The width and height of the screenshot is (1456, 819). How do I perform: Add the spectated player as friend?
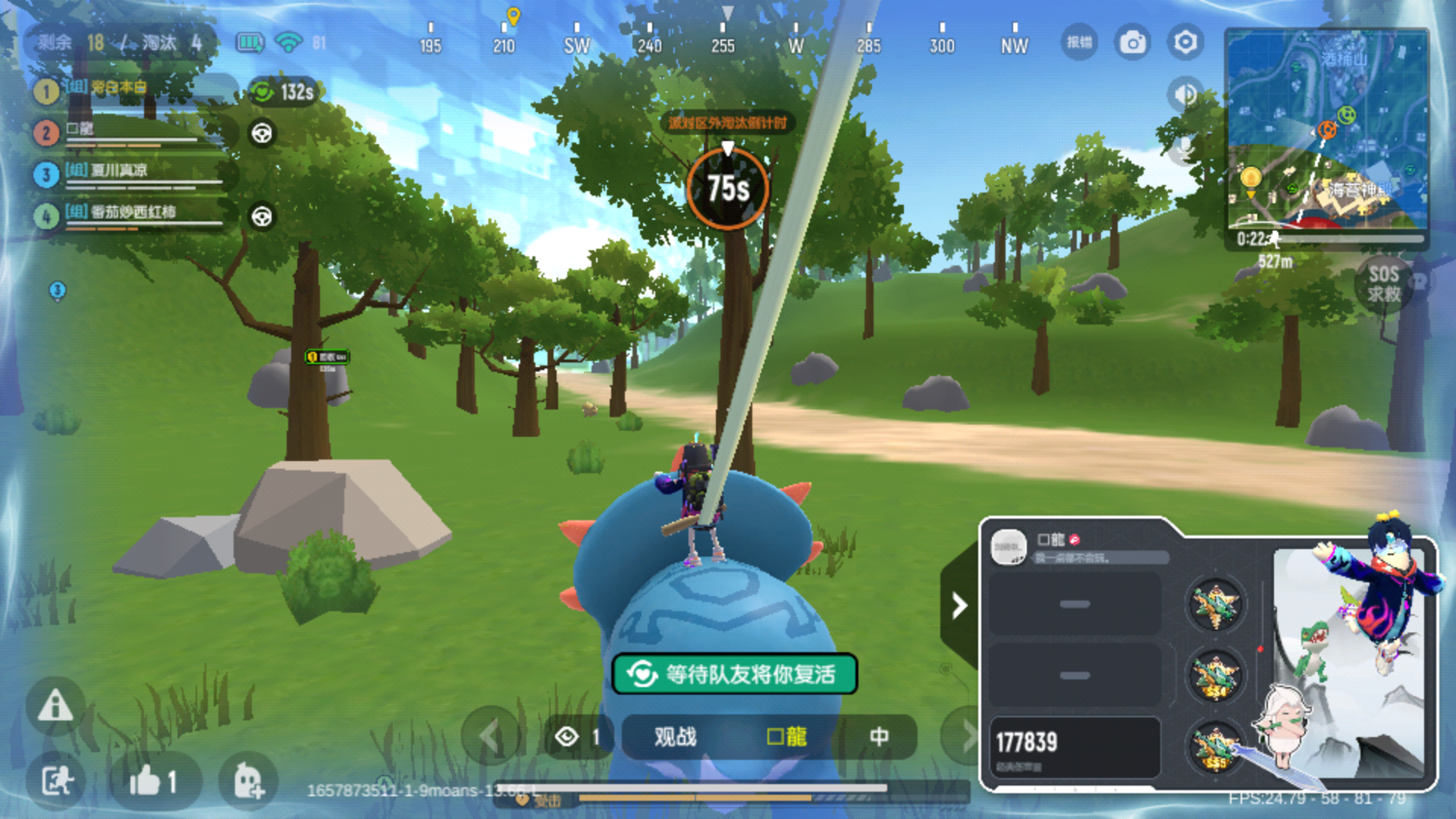[247, 781]
